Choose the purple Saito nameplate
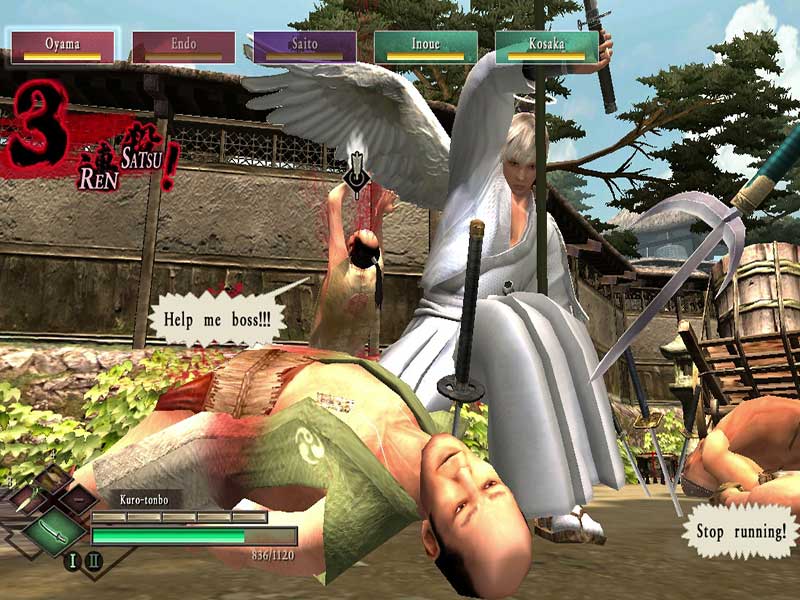Image resolution: width=800 pixels, height=600 pixels. point(305,46)
